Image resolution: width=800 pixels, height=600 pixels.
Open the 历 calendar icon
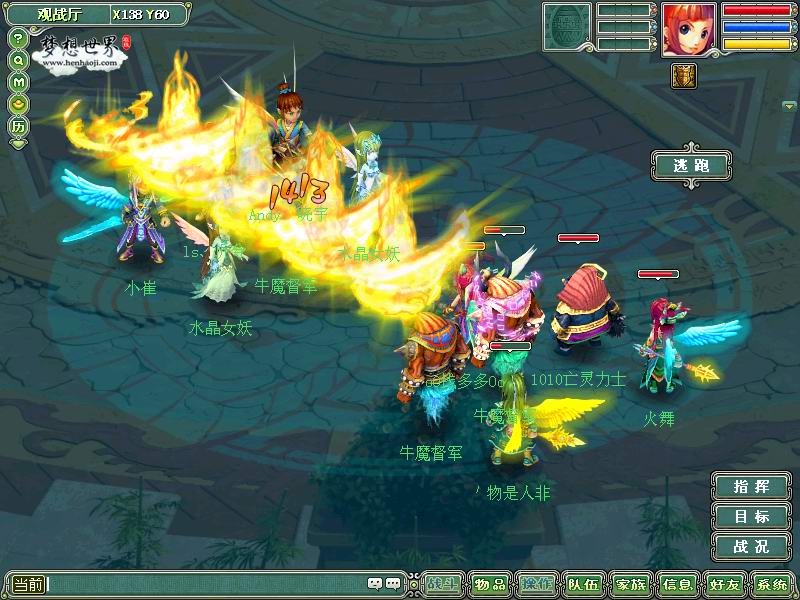click(18, 127)
